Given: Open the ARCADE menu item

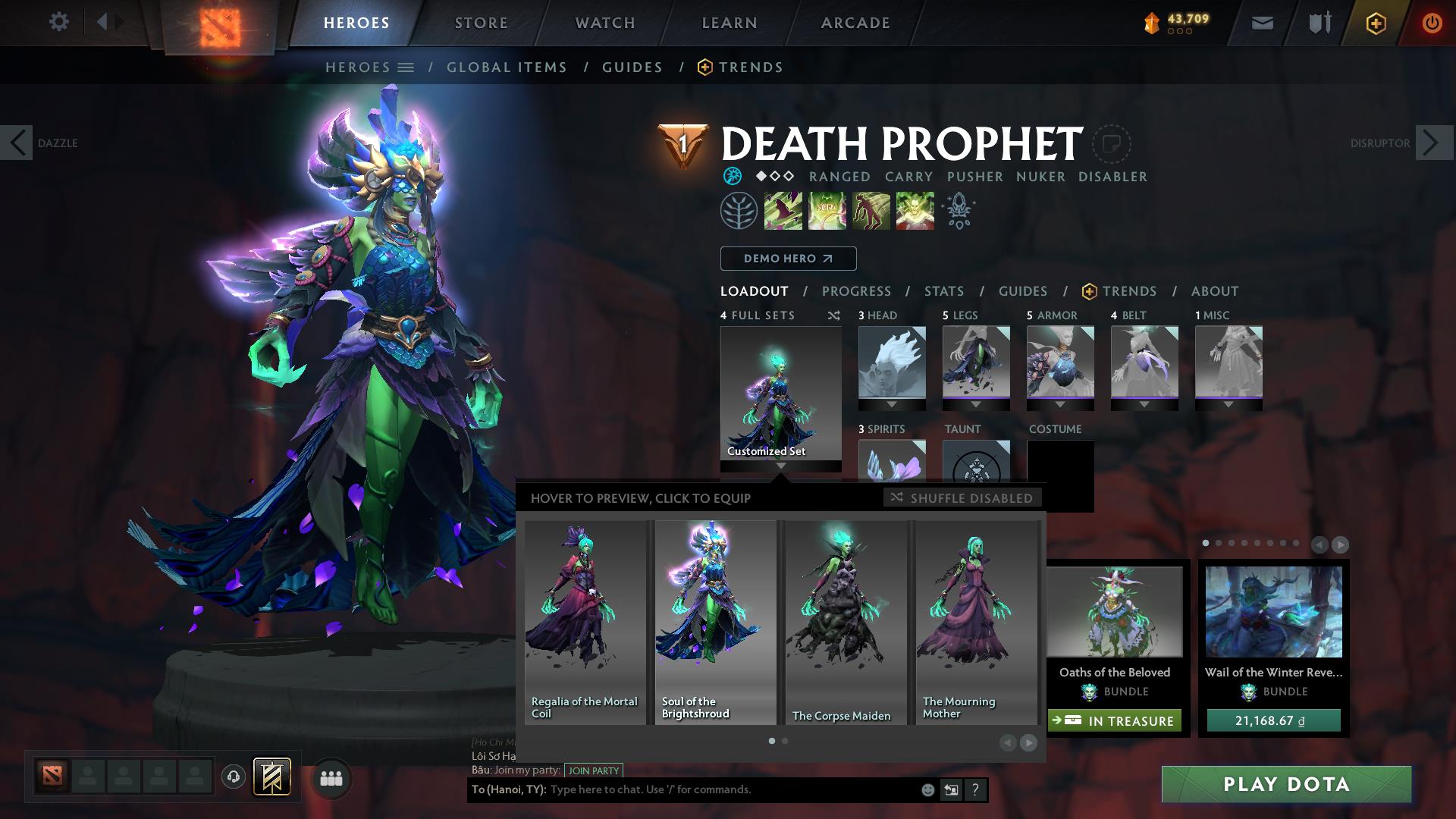Looking at the screenshot, I should 854,22.
